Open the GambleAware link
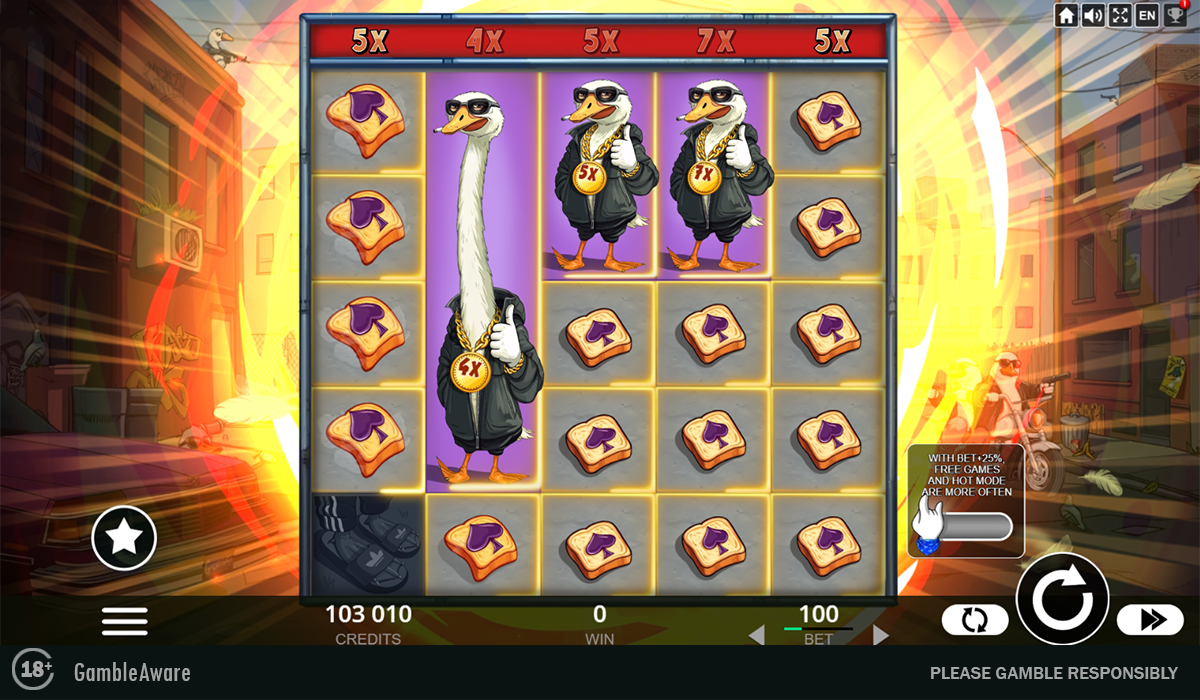Screen dimensions: 1200x700 click(132, 672)
